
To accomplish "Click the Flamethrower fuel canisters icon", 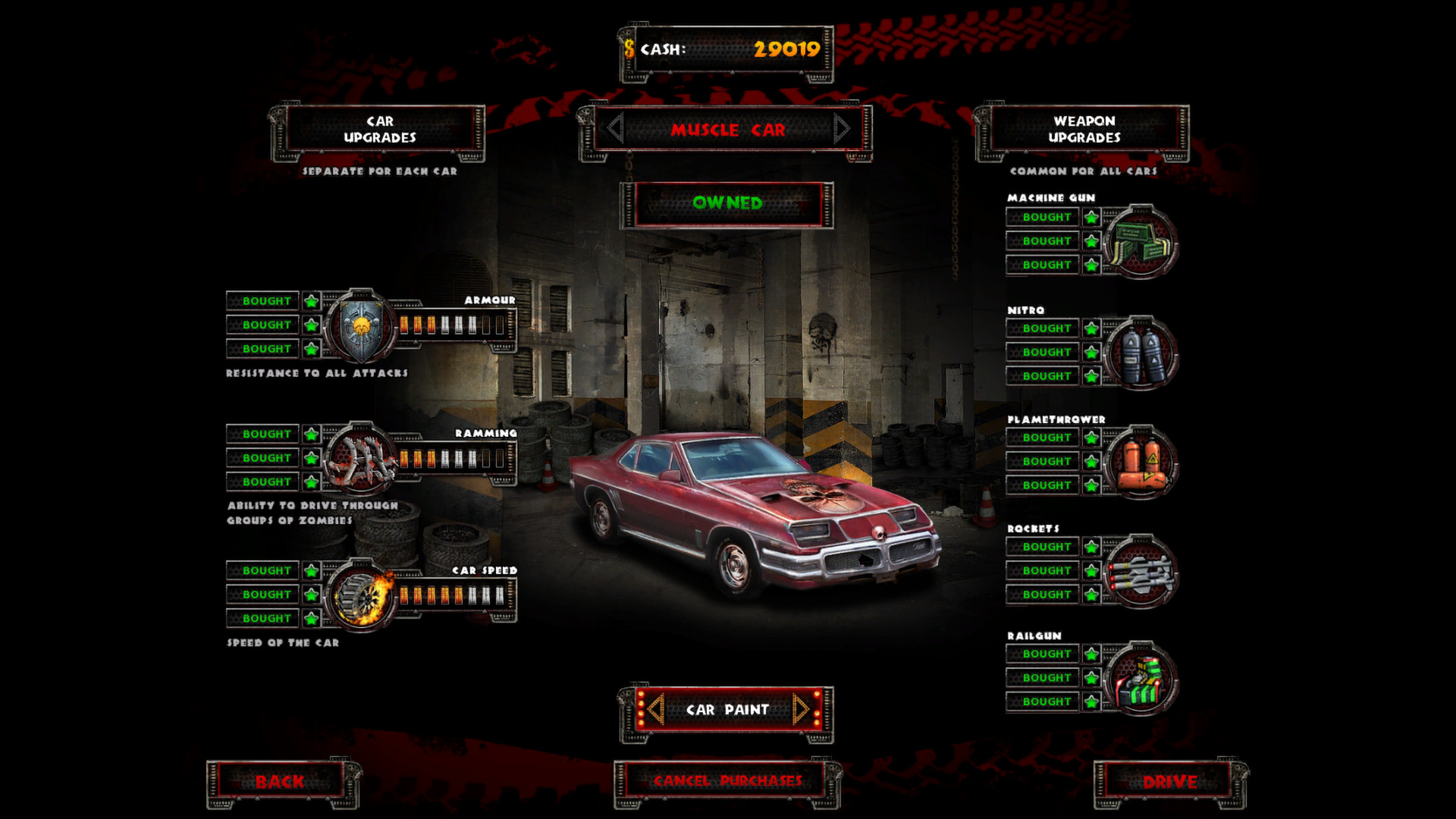I will coord(1141,461).
